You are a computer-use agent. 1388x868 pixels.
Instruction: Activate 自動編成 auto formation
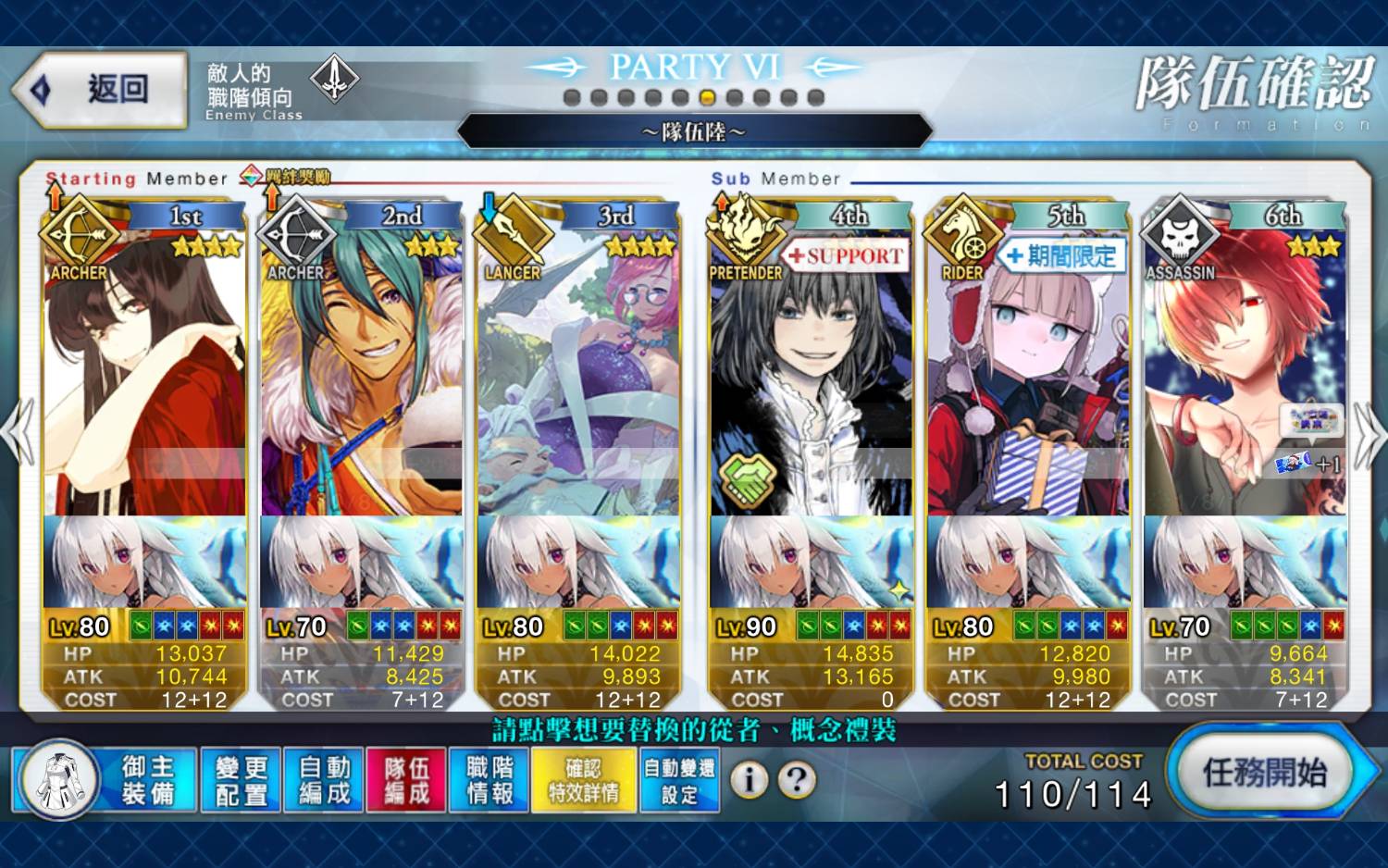[x=324, y=780]
